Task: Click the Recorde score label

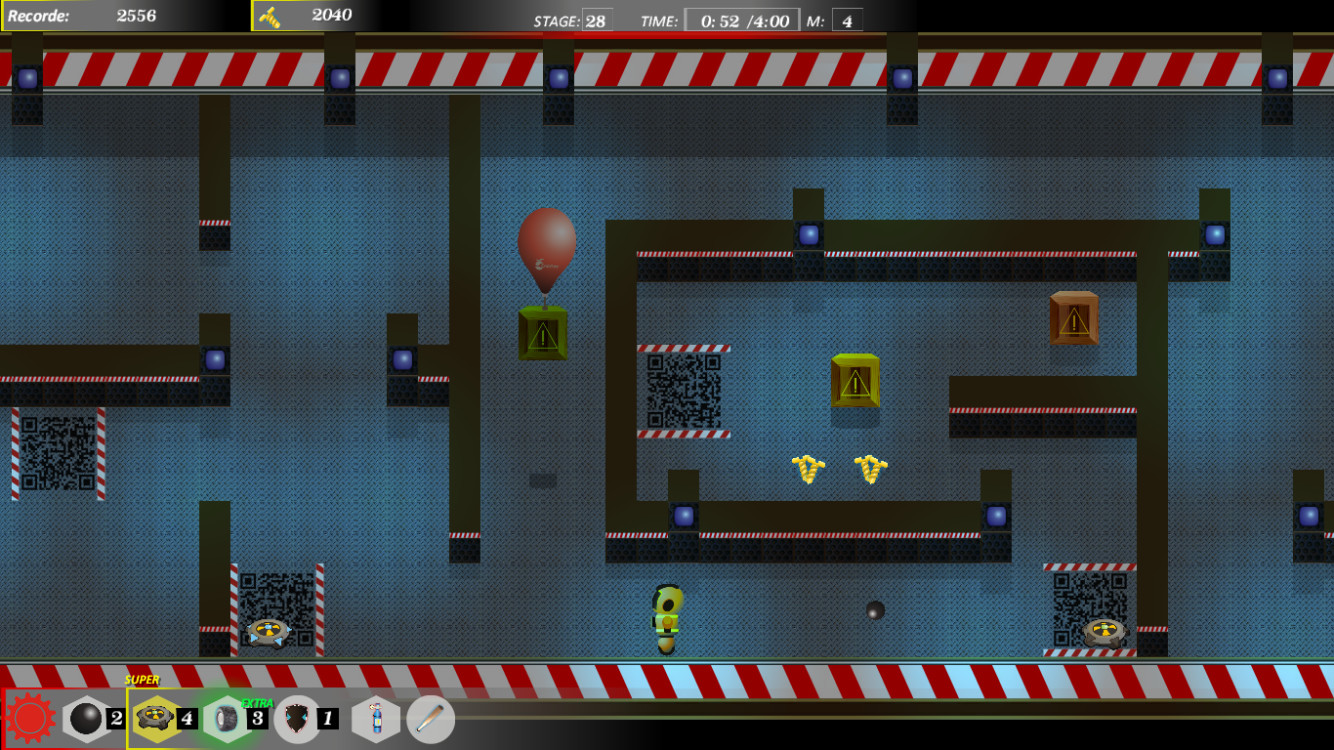Action: click(38, 15)
